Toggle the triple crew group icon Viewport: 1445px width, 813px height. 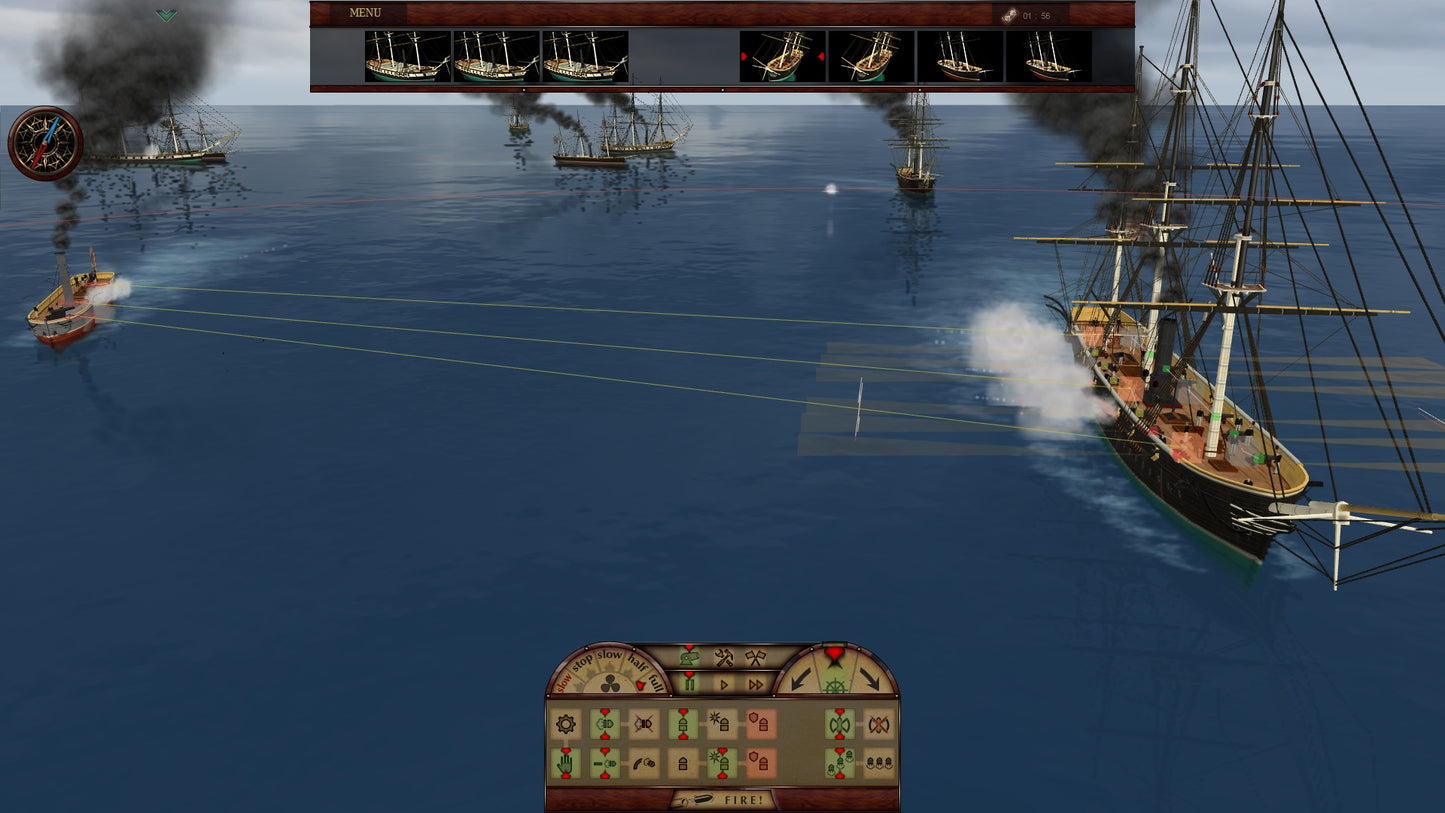[x=881, y=763]
